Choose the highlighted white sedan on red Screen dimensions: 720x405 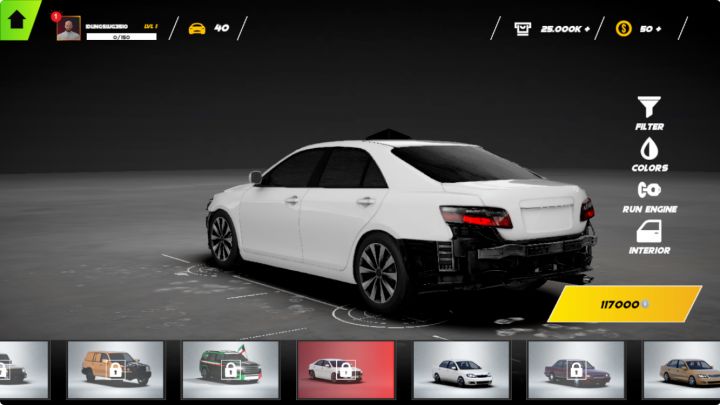pos(346,369)
